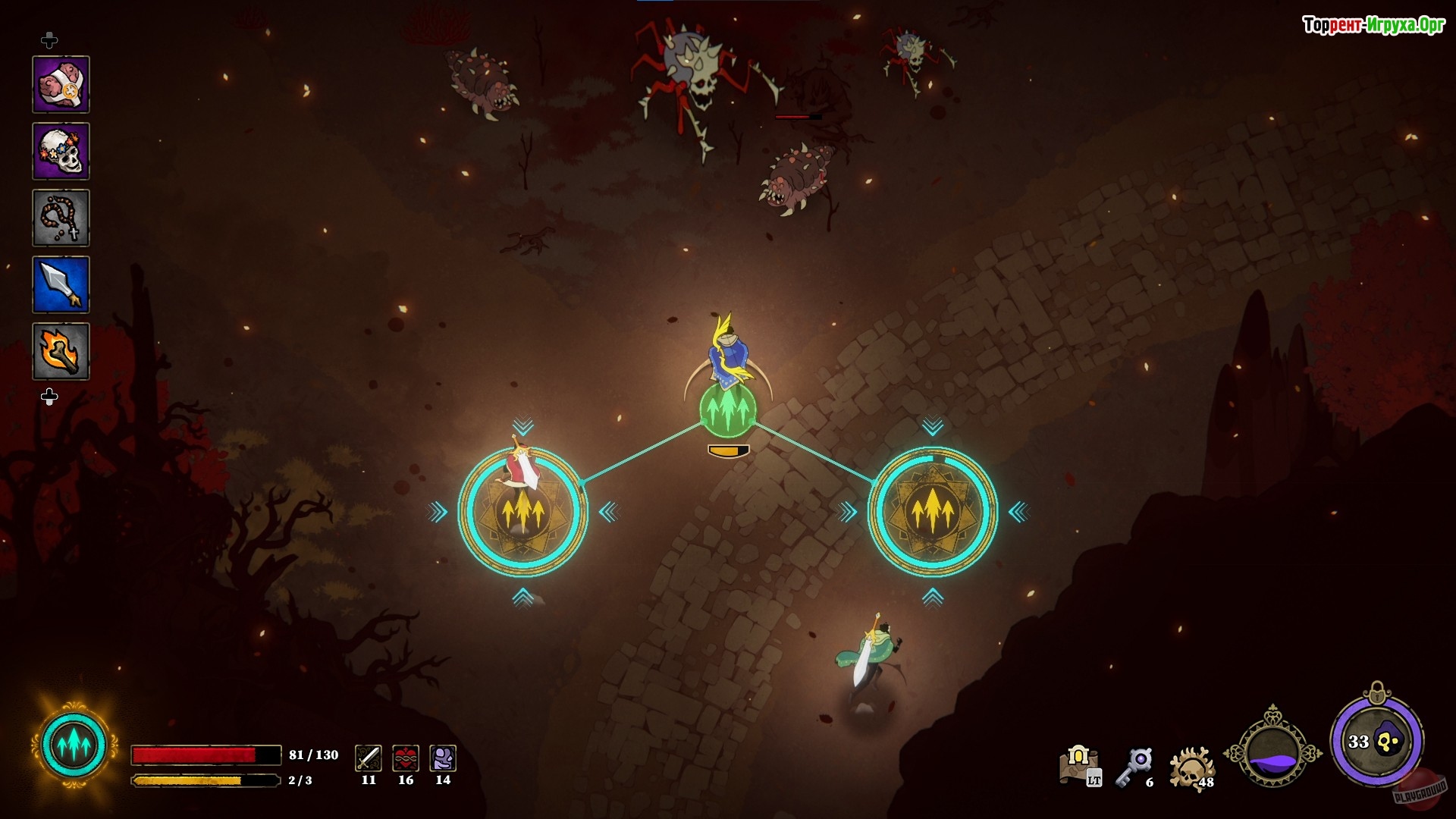Click the bound heart stat icon
Viewport: 1456px width, 819px height.
[x=406, y=758]
